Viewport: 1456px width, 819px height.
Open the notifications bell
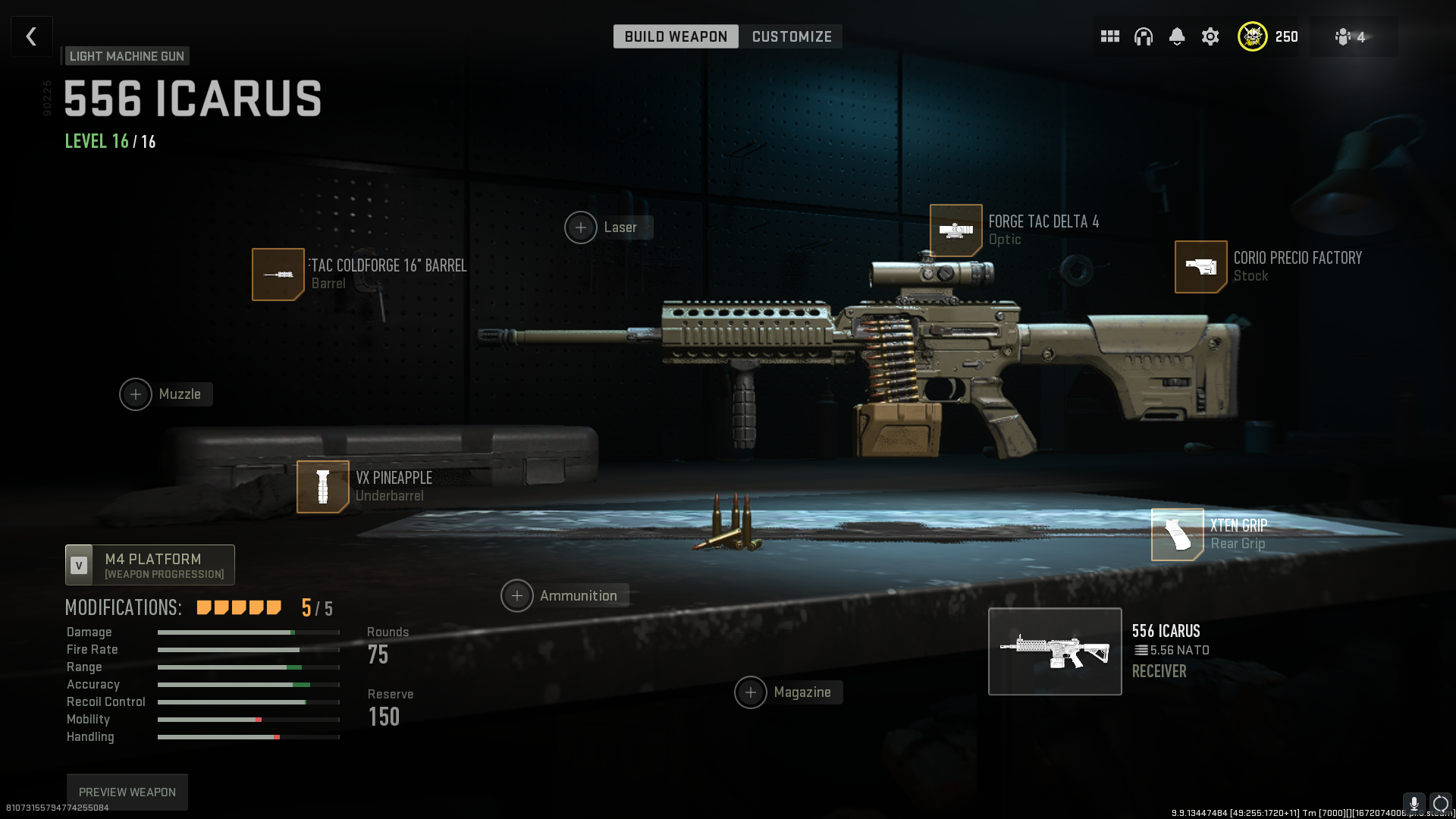click(x=1176, y=36)
